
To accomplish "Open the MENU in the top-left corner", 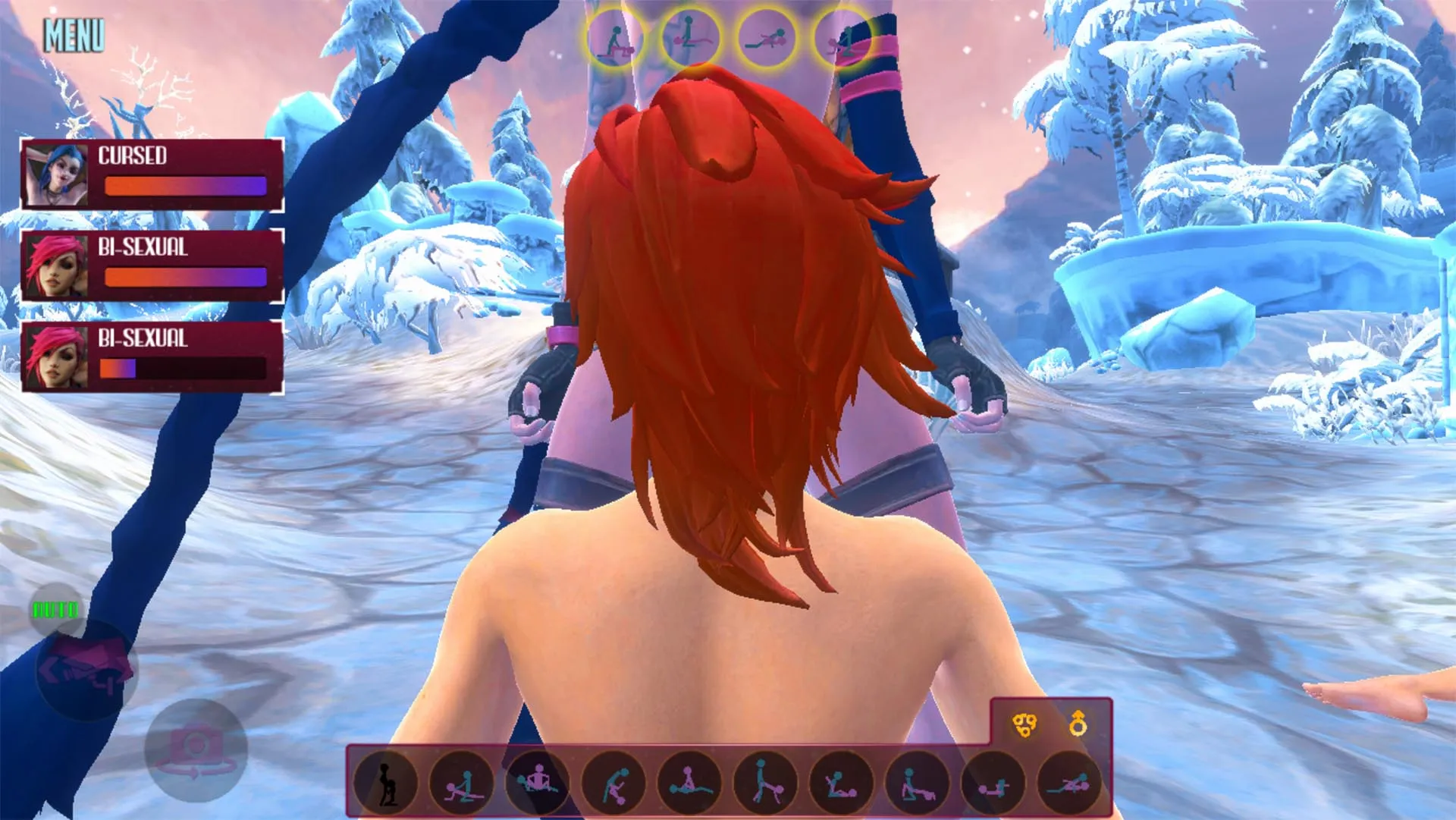I will click(74, 34).
